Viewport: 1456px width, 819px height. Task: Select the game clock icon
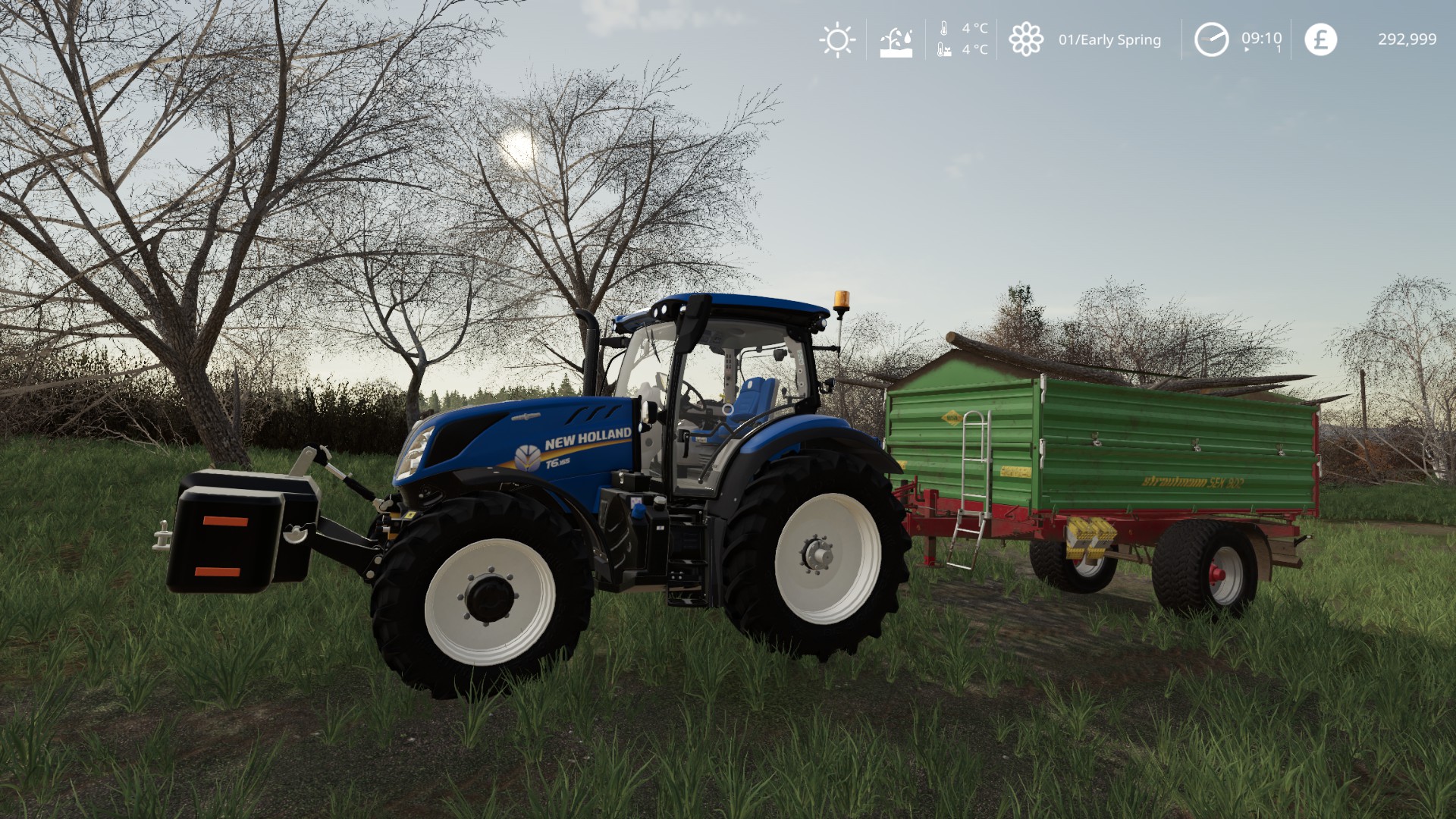click(x=1211, y=39)
